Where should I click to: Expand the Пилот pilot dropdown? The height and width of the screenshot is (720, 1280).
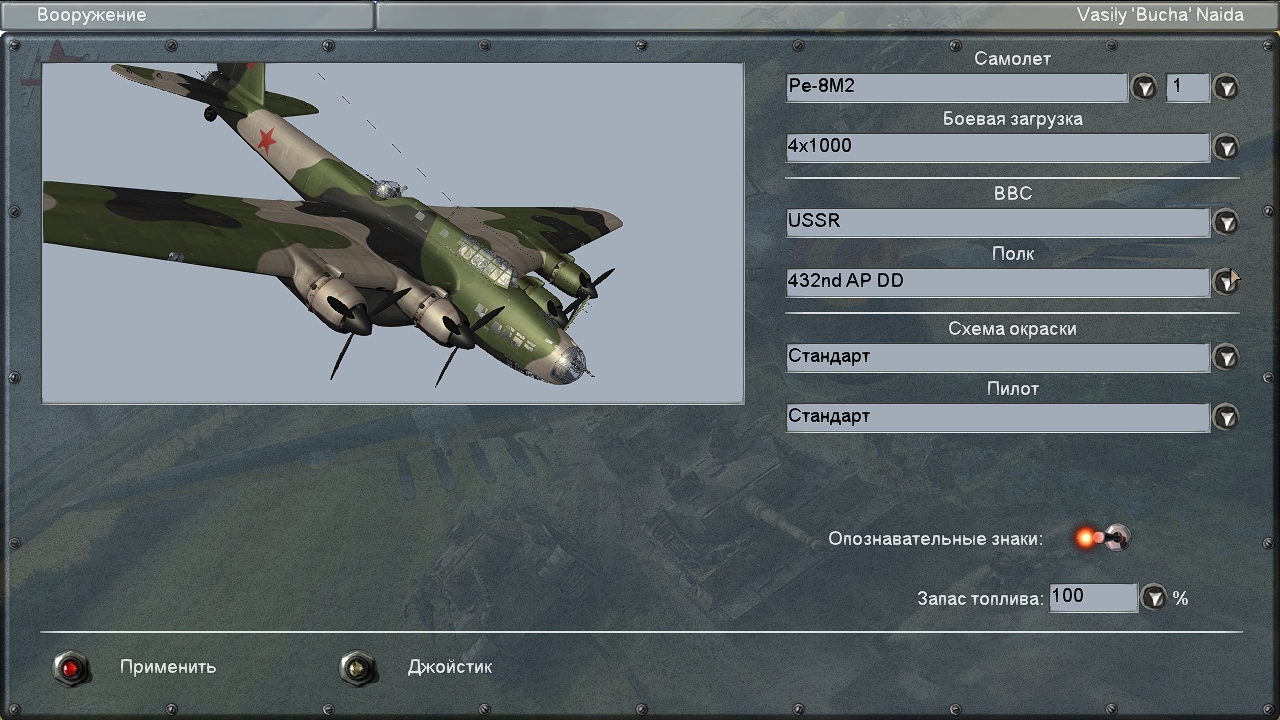pos(1226,417)
